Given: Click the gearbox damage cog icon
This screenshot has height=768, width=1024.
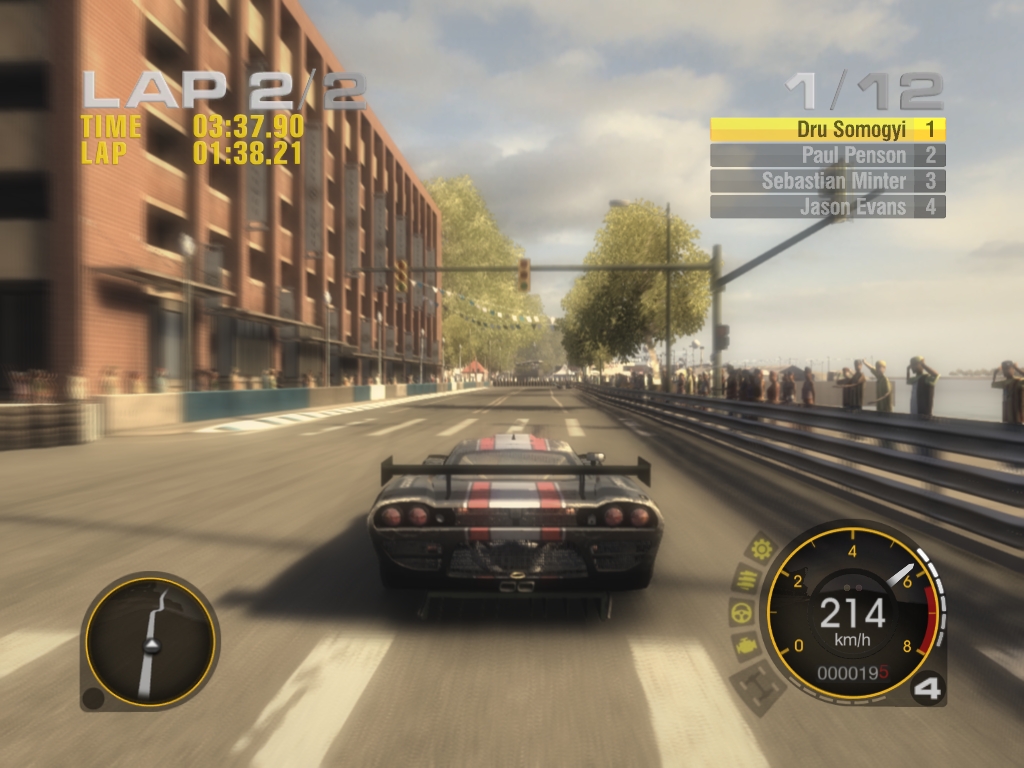Looking at the screenshot, I should tap(762, 548).
